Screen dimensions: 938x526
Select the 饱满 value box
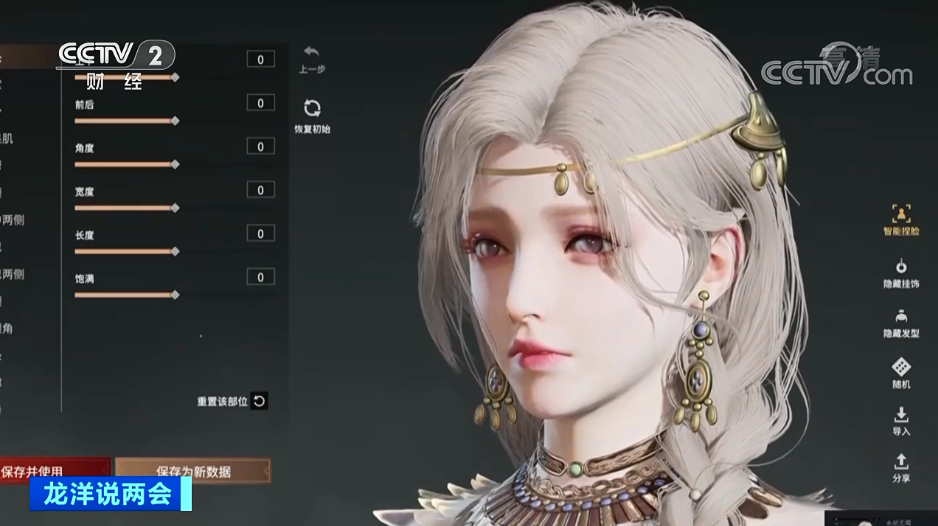(x=260, y=277)
